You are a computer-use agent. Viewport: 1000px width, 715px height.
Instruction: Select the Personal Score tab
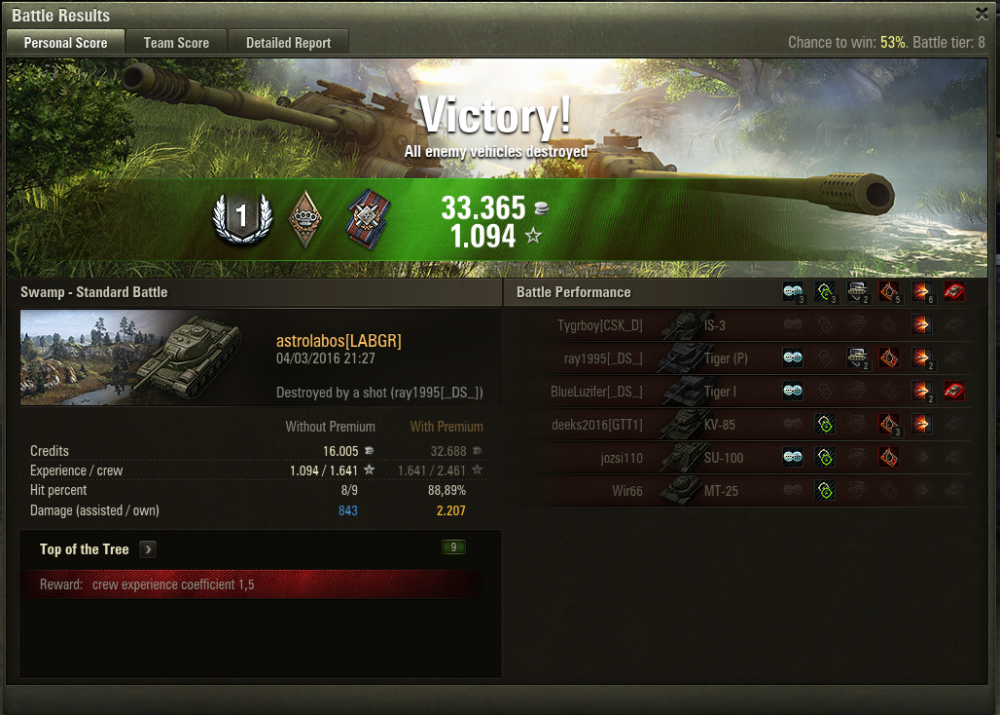pos(65,43)
